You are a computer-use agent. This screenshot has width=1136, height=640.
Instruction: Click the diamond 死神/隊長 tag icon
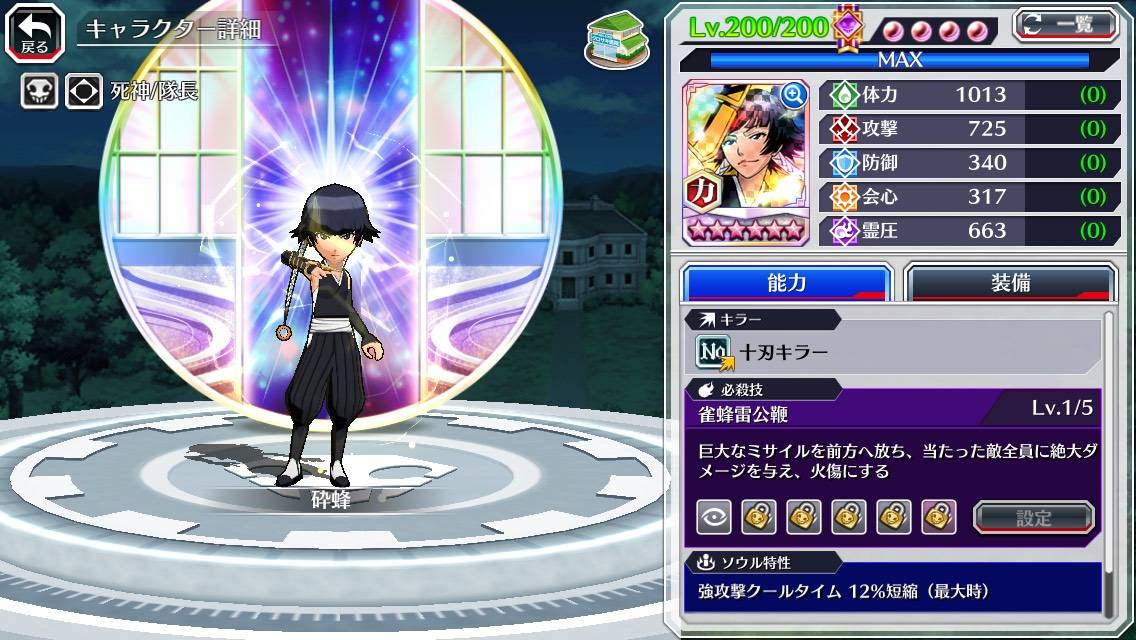(84, 92)
